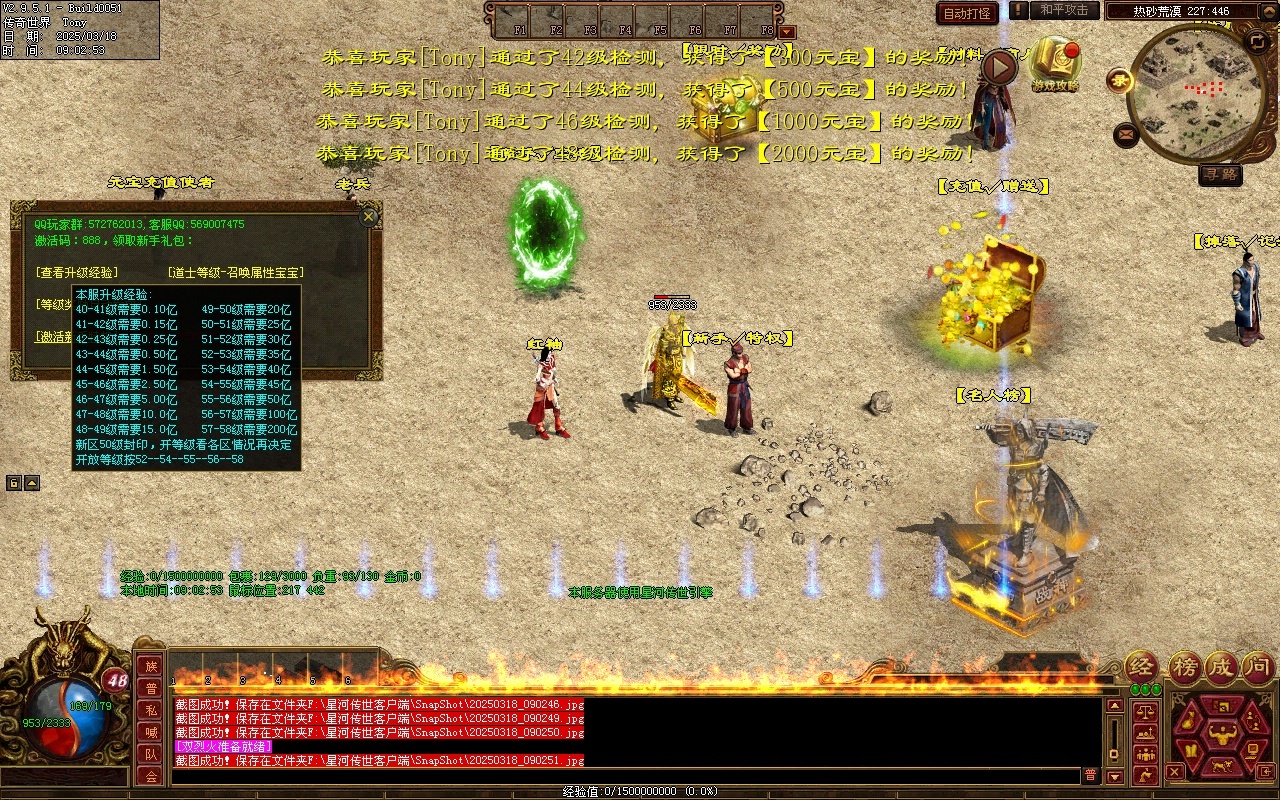The width and height of the screenshot is (1280, 800).
Task: Switch the 和平攻击 attack mode button
Action: click(1064, 10)
